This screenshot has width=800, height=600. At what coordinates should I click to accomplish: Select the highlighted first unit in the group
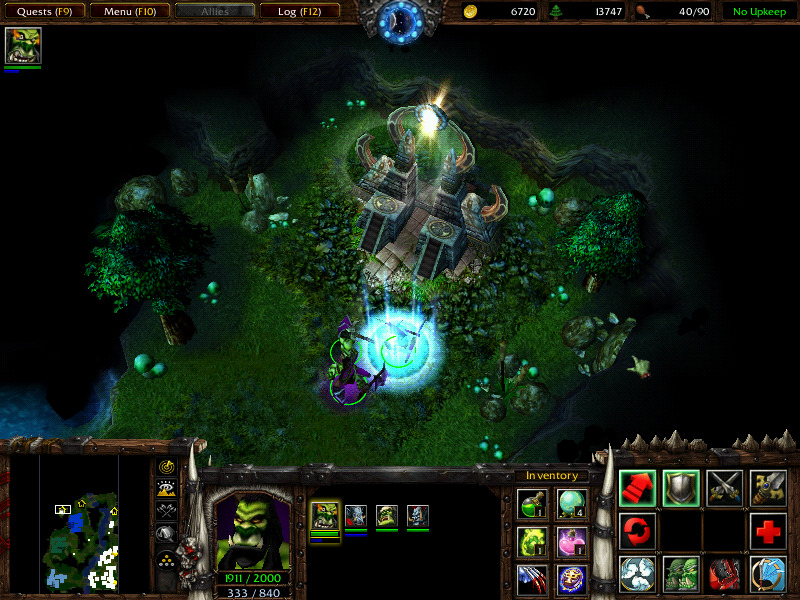(x=325, y=516)
